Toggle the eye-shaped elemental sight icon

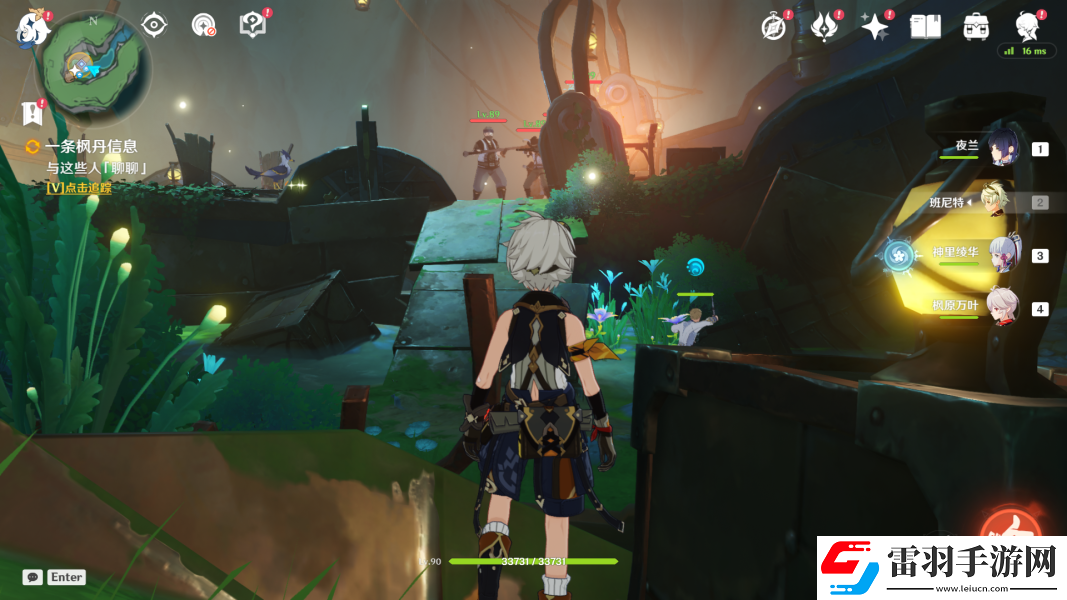pos(154,25)
